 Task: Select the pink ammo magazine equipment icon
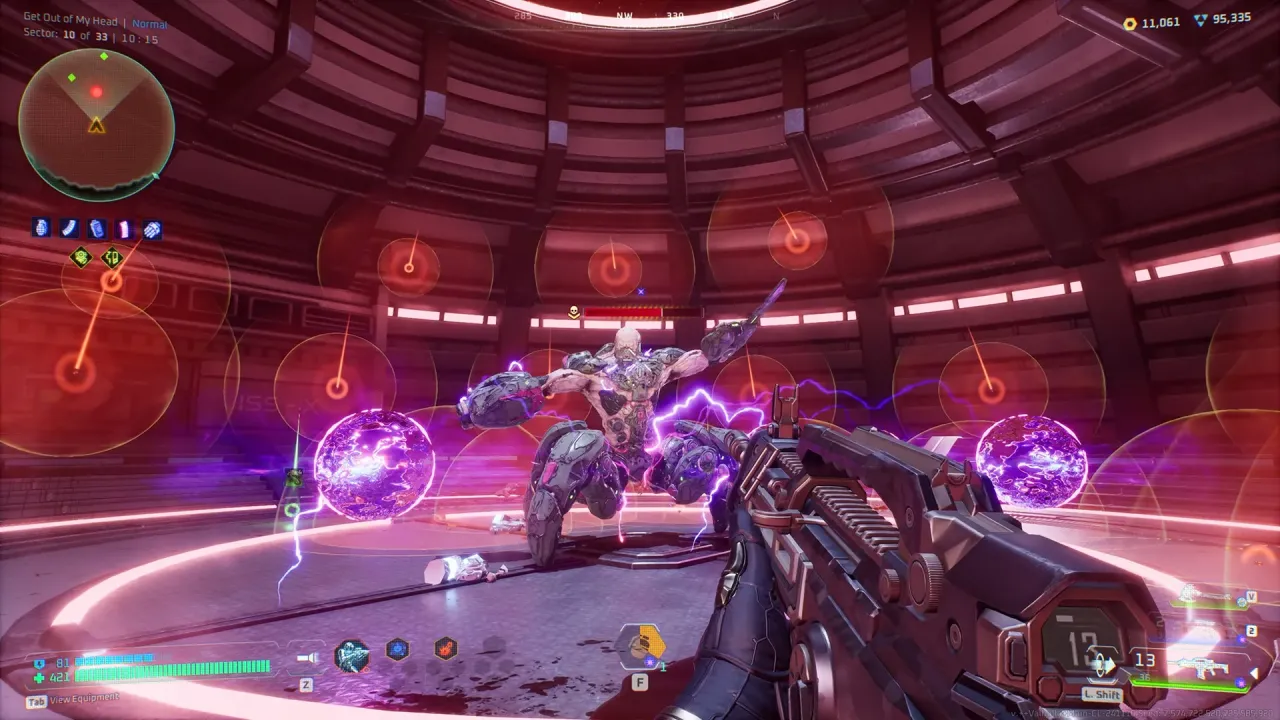tap(124, 227)
